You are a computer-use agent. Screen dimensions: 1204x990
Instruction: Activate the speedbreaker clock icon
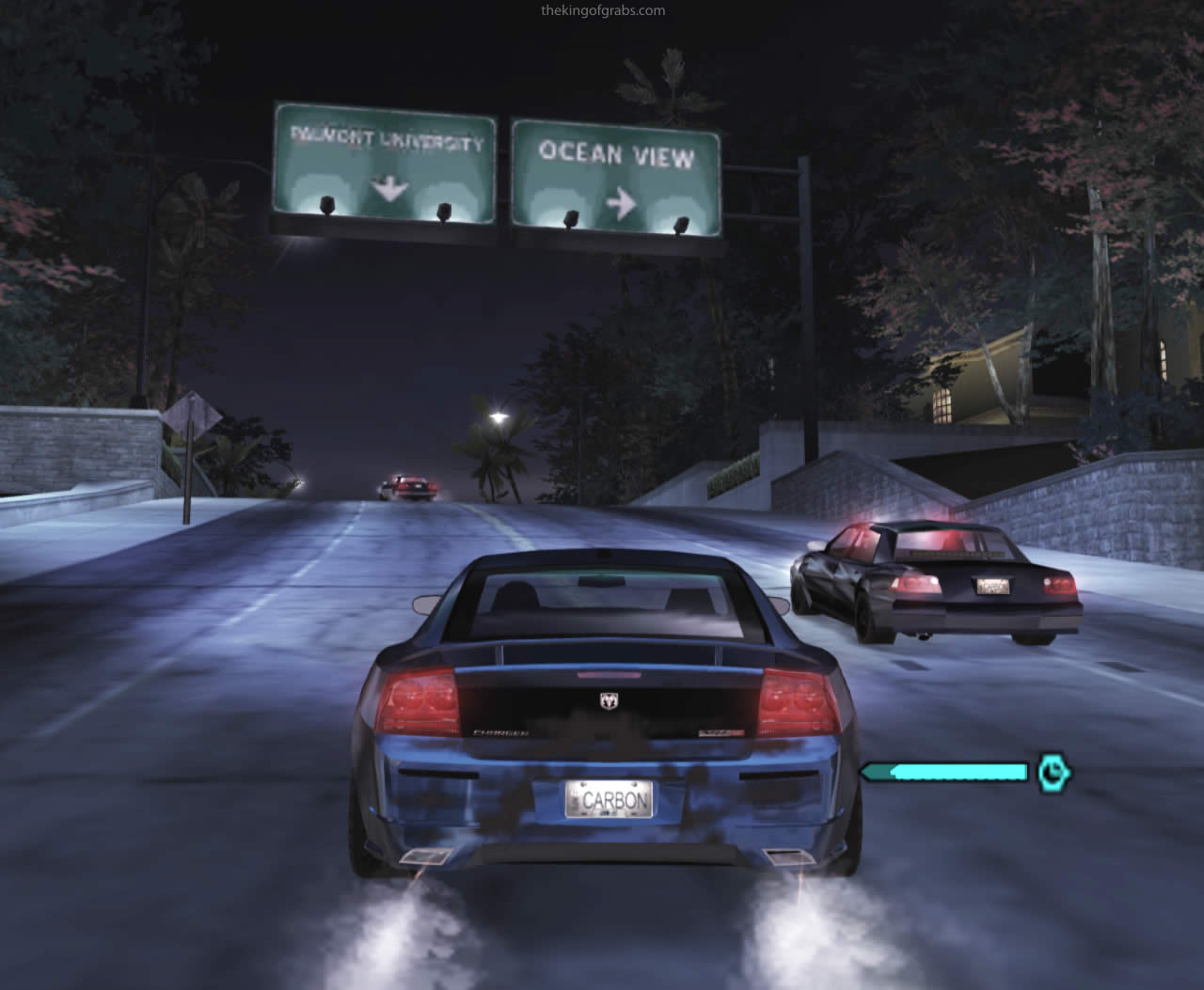pyautogui.click(x=1054, y=772)
